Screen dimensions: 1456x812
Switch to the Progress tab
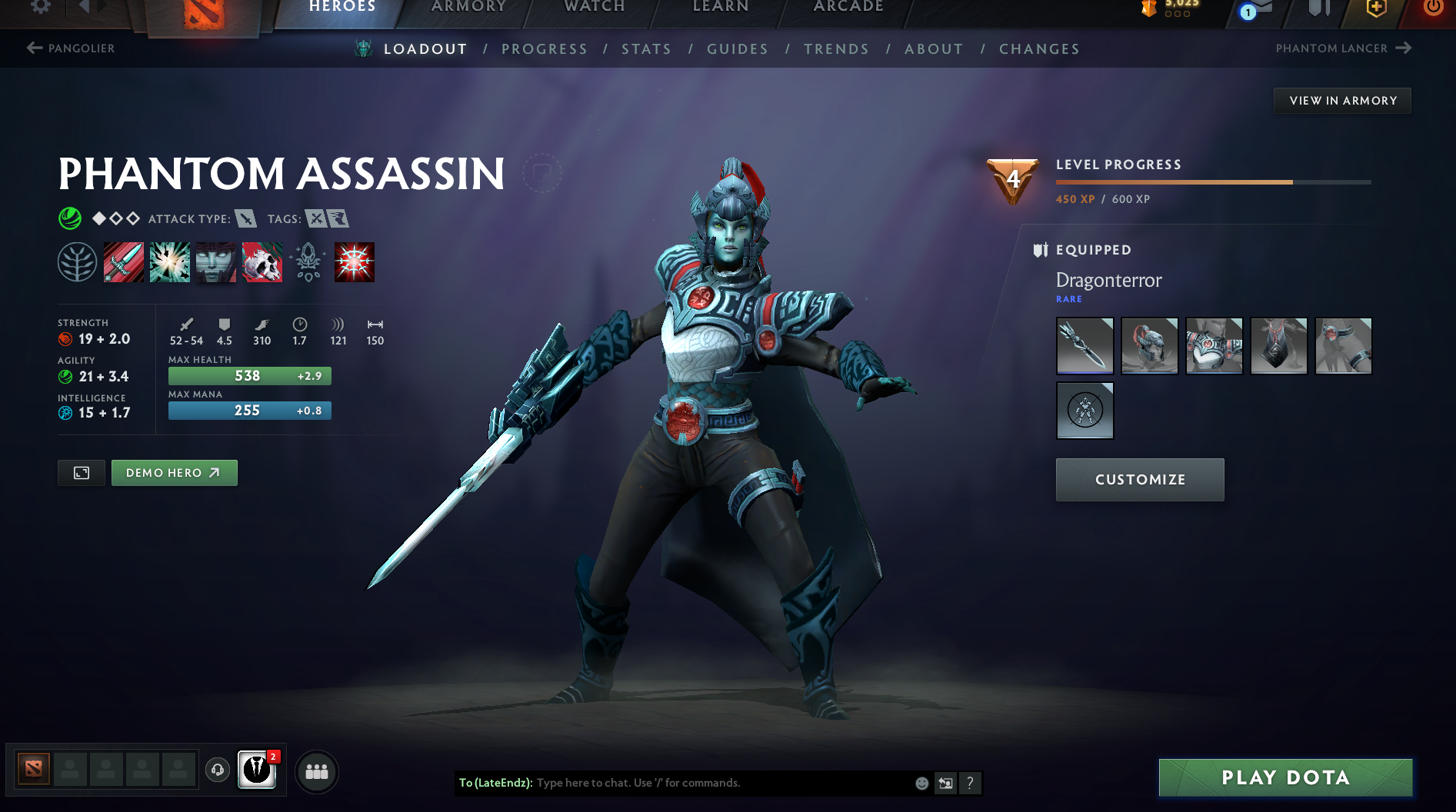point(545,49)
